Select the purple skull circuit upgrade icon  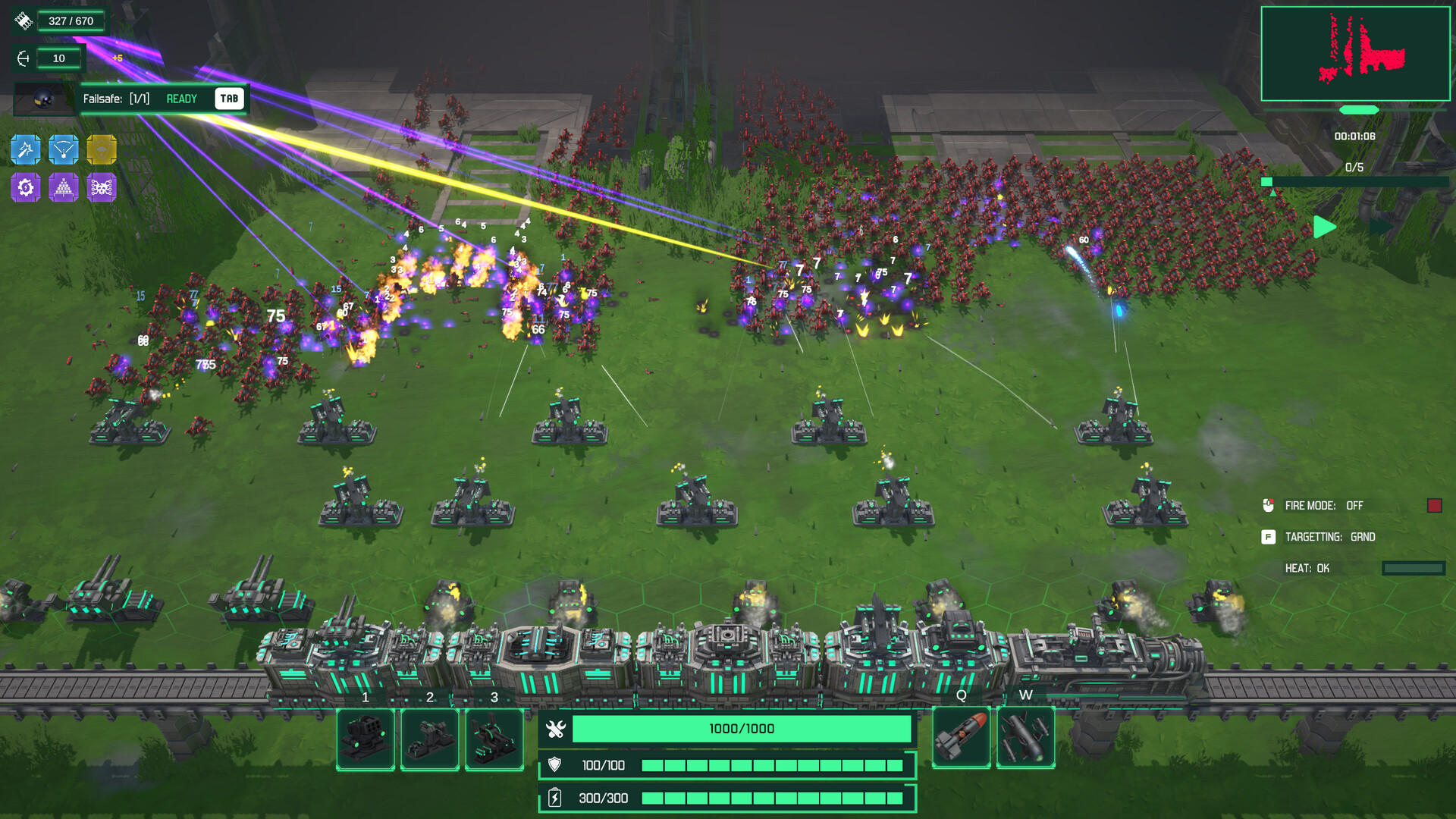(x=102, y=187)
